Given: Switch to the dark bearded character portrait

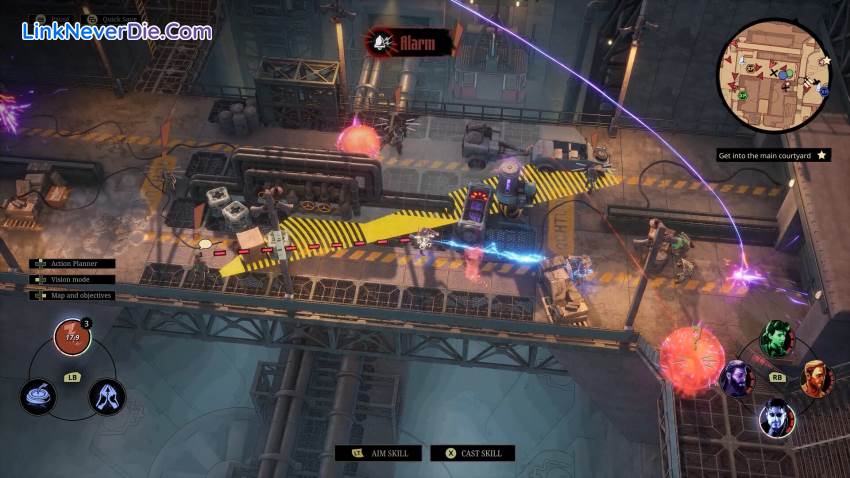Looking at the screenshot, I should click(737, 378).
